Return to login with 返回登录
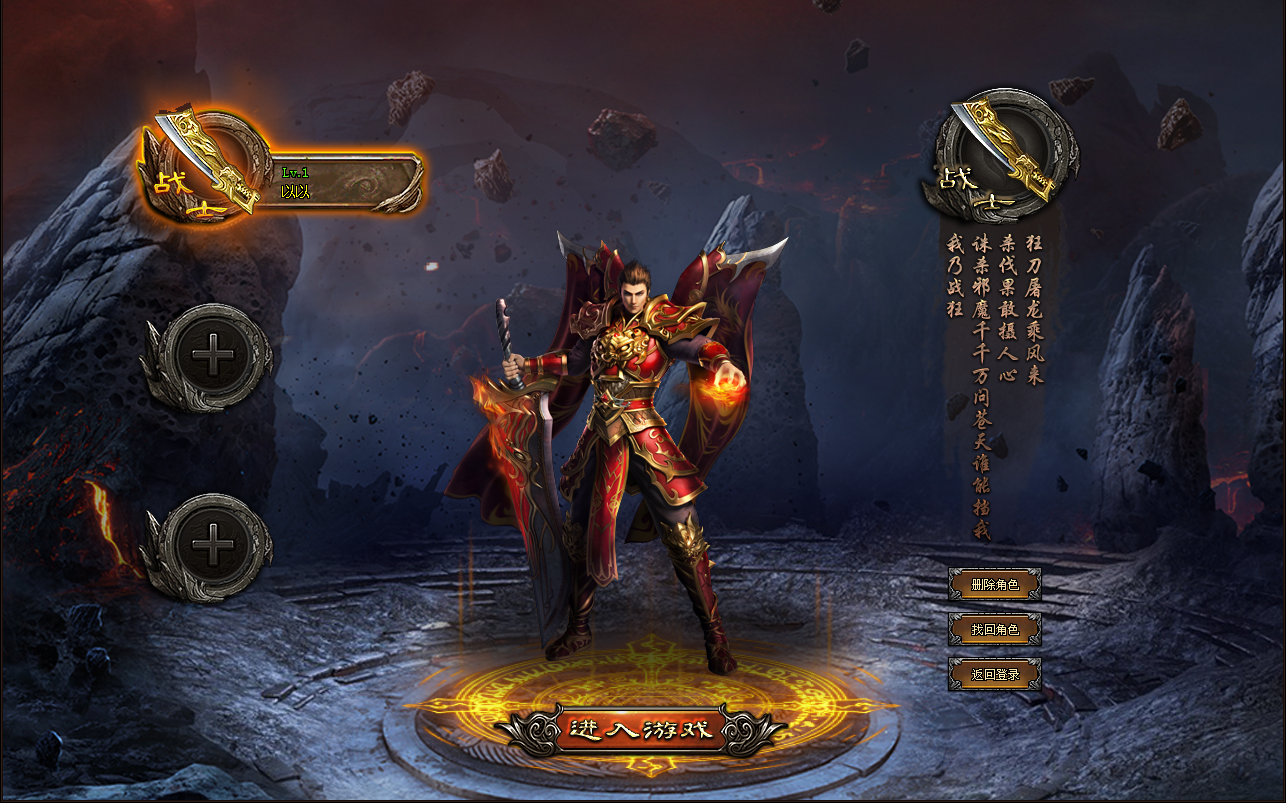 (x=995, y=674)
